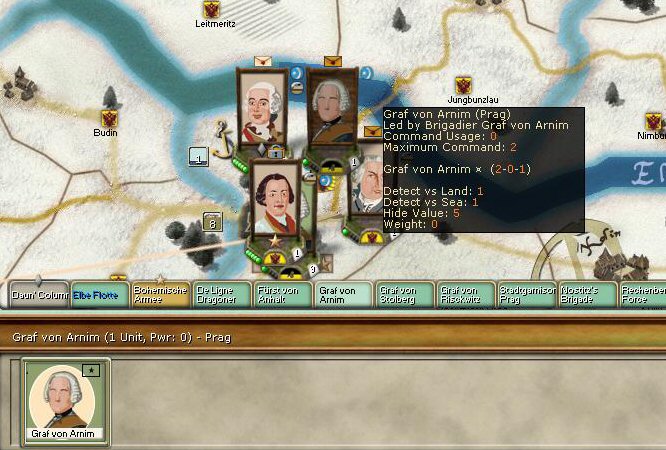Click the anchor harbor icon at Prag

coord(222,134)
